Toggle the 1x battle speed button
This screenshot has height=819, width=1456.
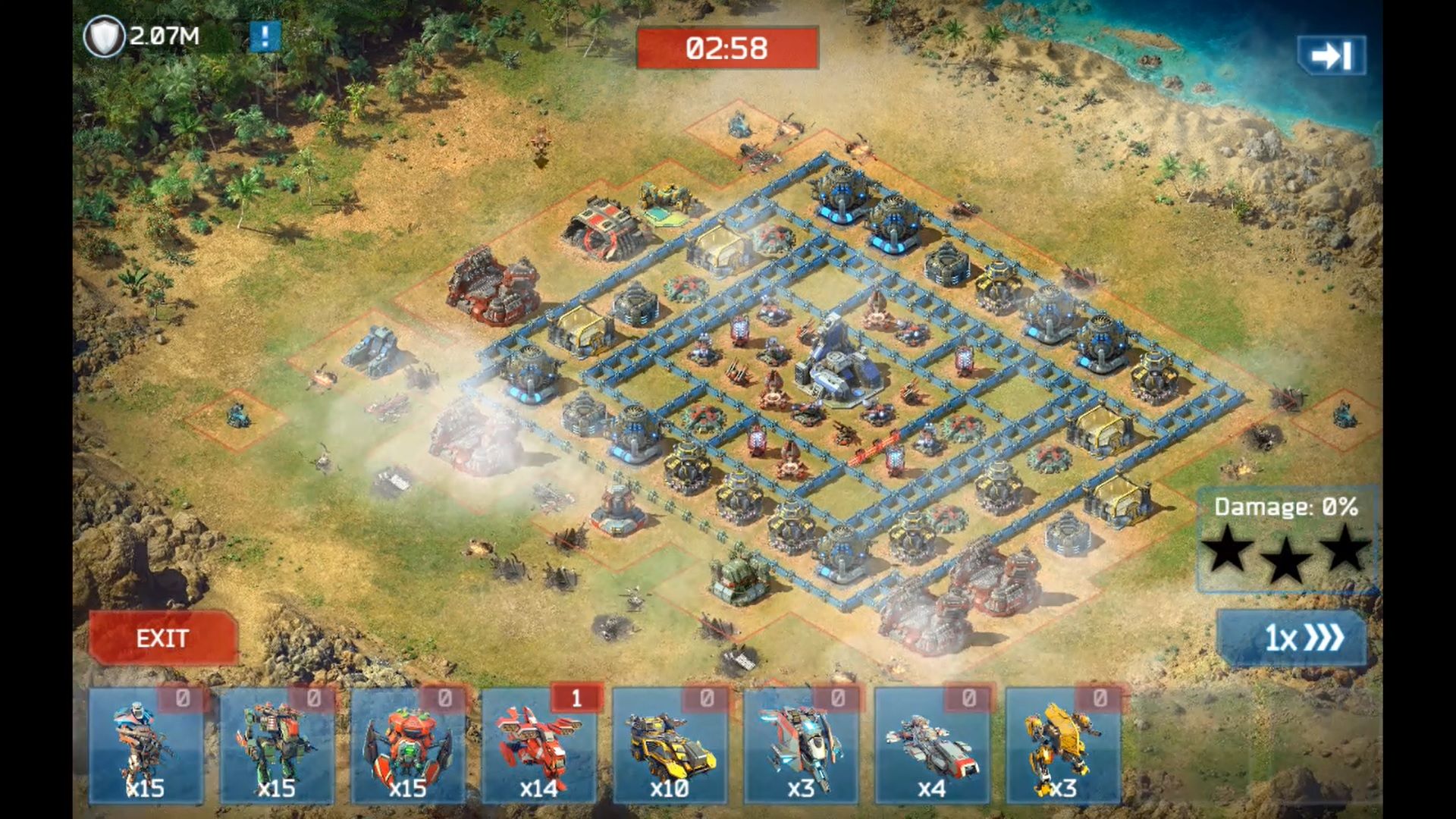1291,639
